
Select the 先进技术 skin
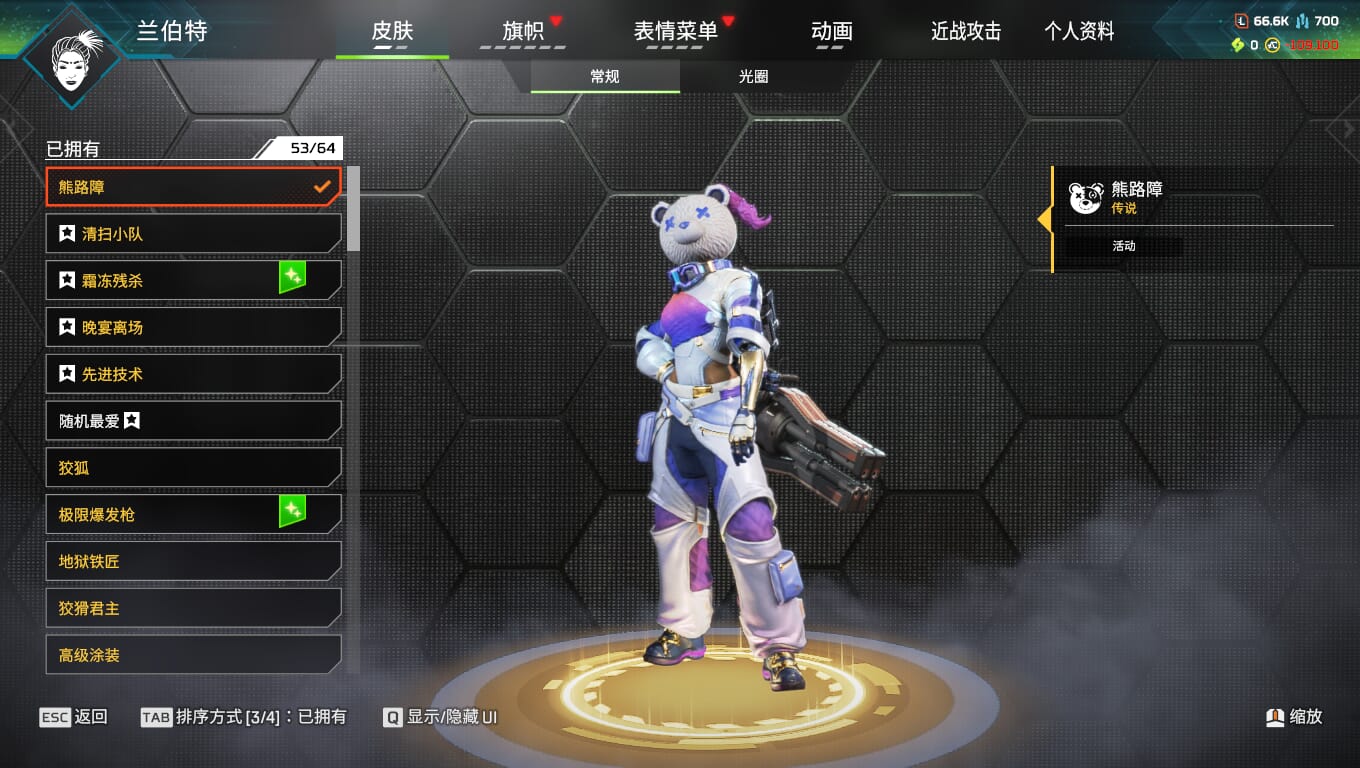point(193,374)
